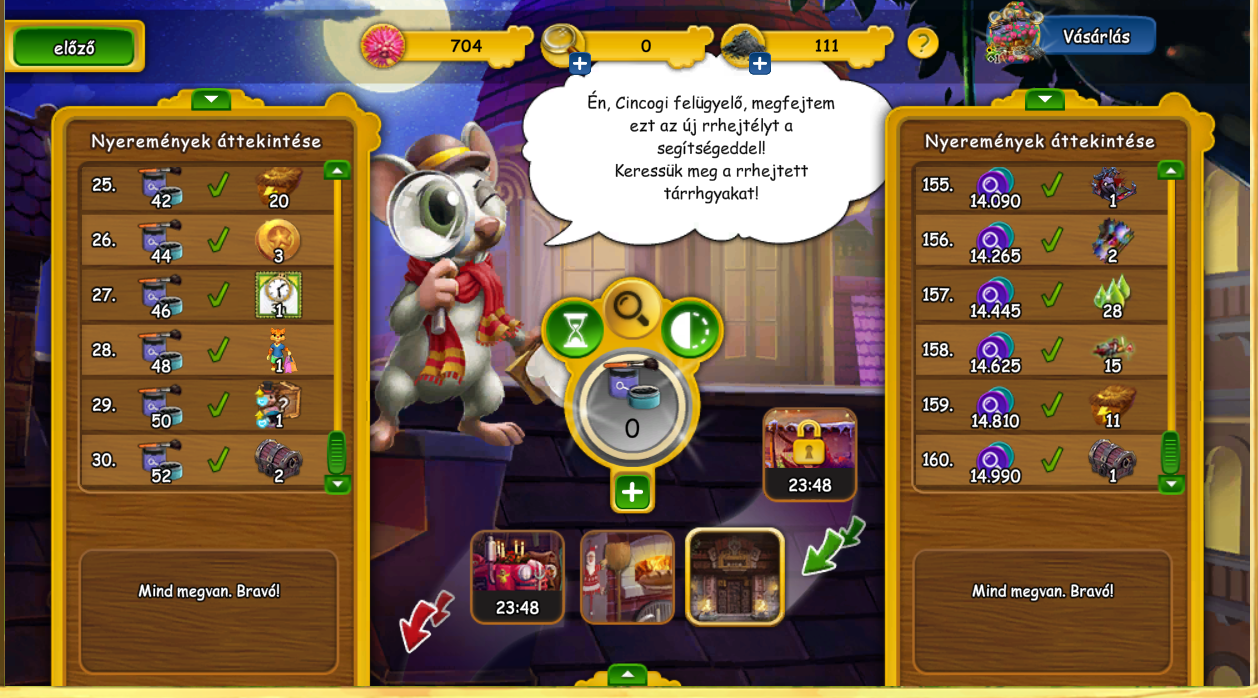The height and width of the screenshot is (698, 1258).
Task: Add more of the dark pile currency
Action: click(760, 64)
